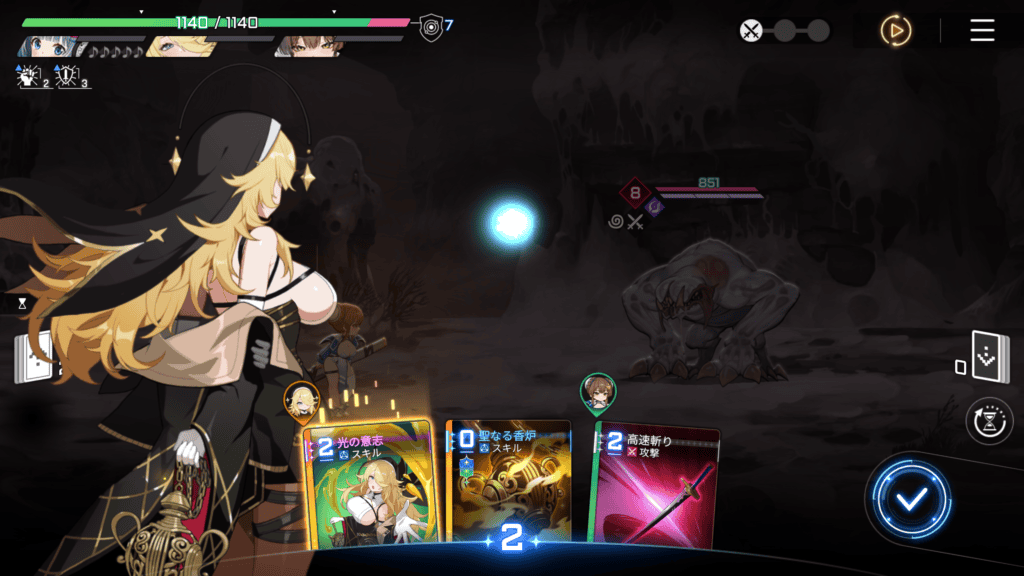View the crossed swords wave indicator
The height and width of the screenshot is (576, 1024).
click(751, 31)
